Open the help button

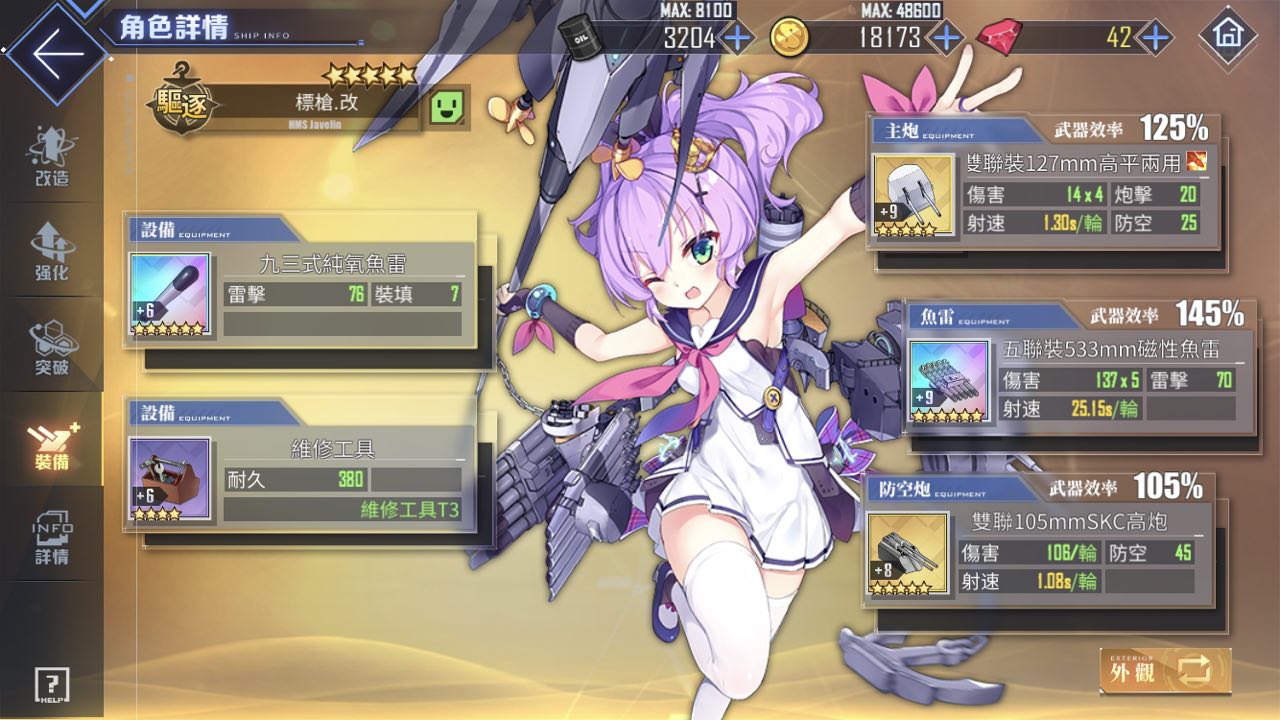(x=52, y=685)
